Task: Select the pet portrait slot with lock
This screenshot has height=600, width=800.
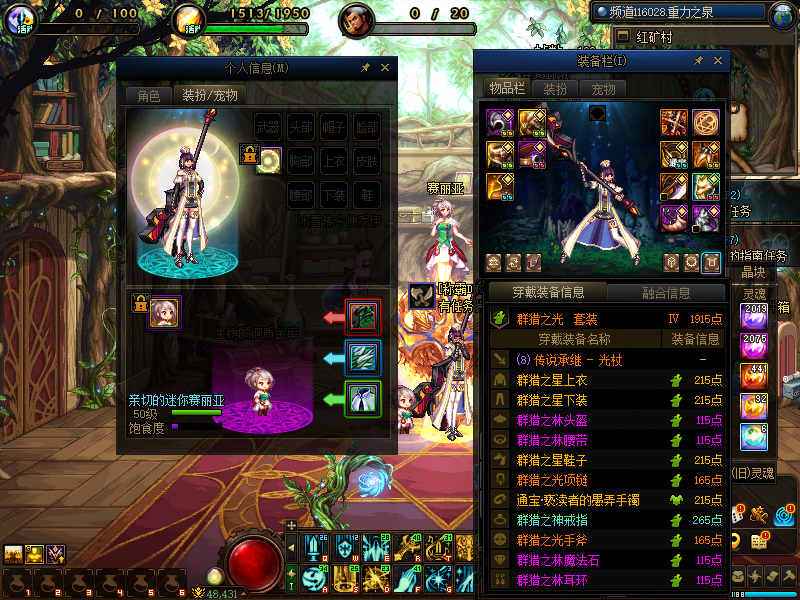Action: [164, 312]
